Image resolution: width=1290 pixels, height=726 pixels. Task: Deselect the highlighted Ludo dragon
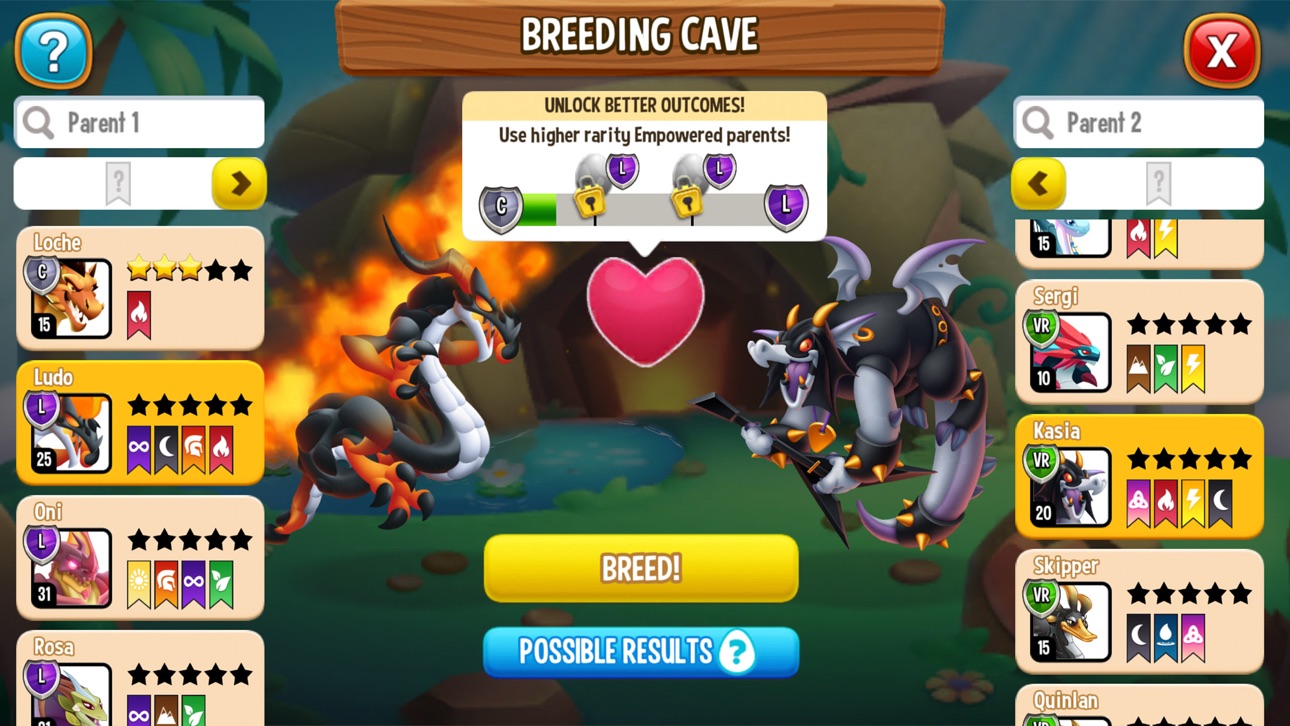tap(140, 424)
